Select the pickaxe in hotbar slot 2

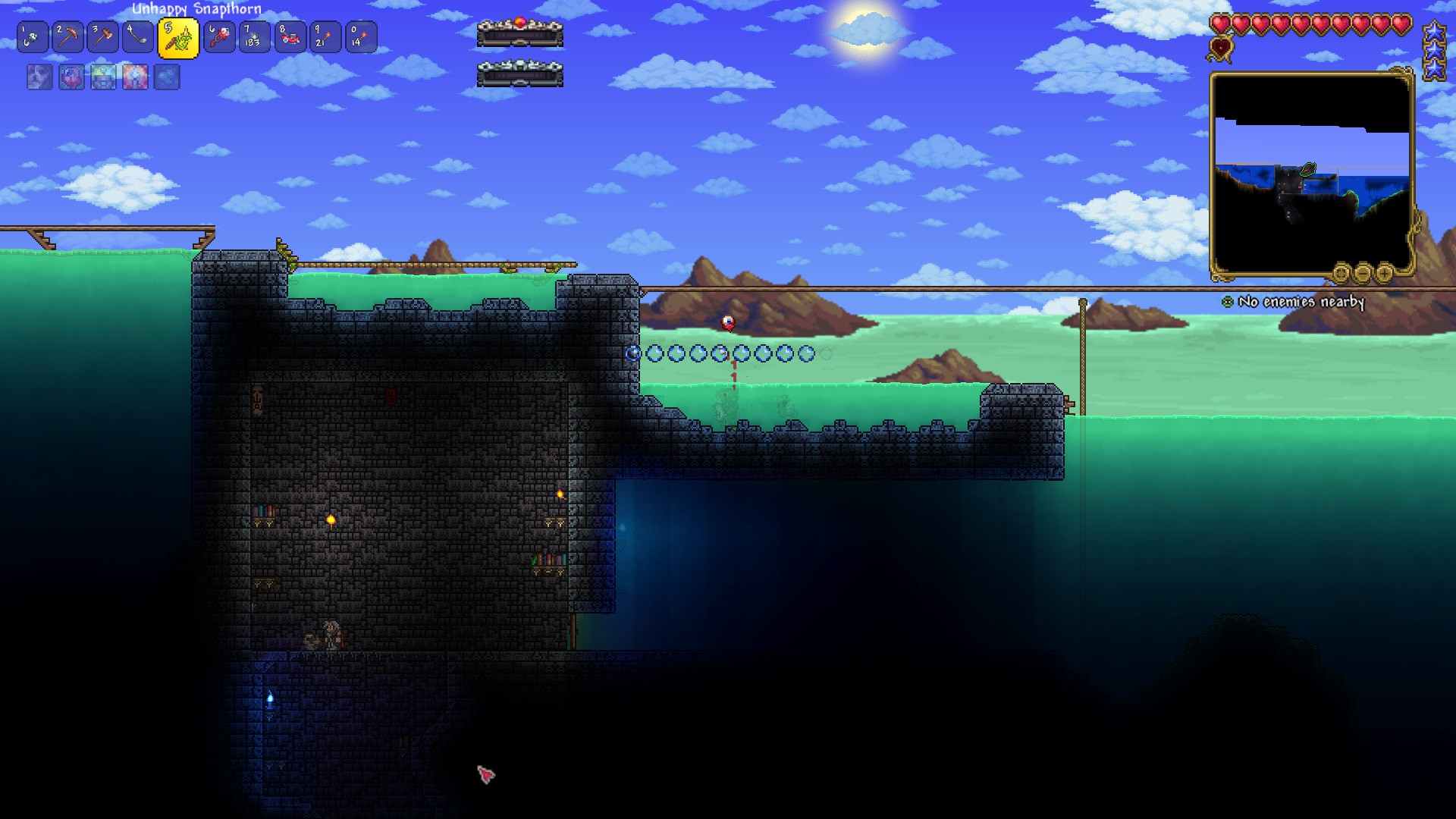pos(67,36)
